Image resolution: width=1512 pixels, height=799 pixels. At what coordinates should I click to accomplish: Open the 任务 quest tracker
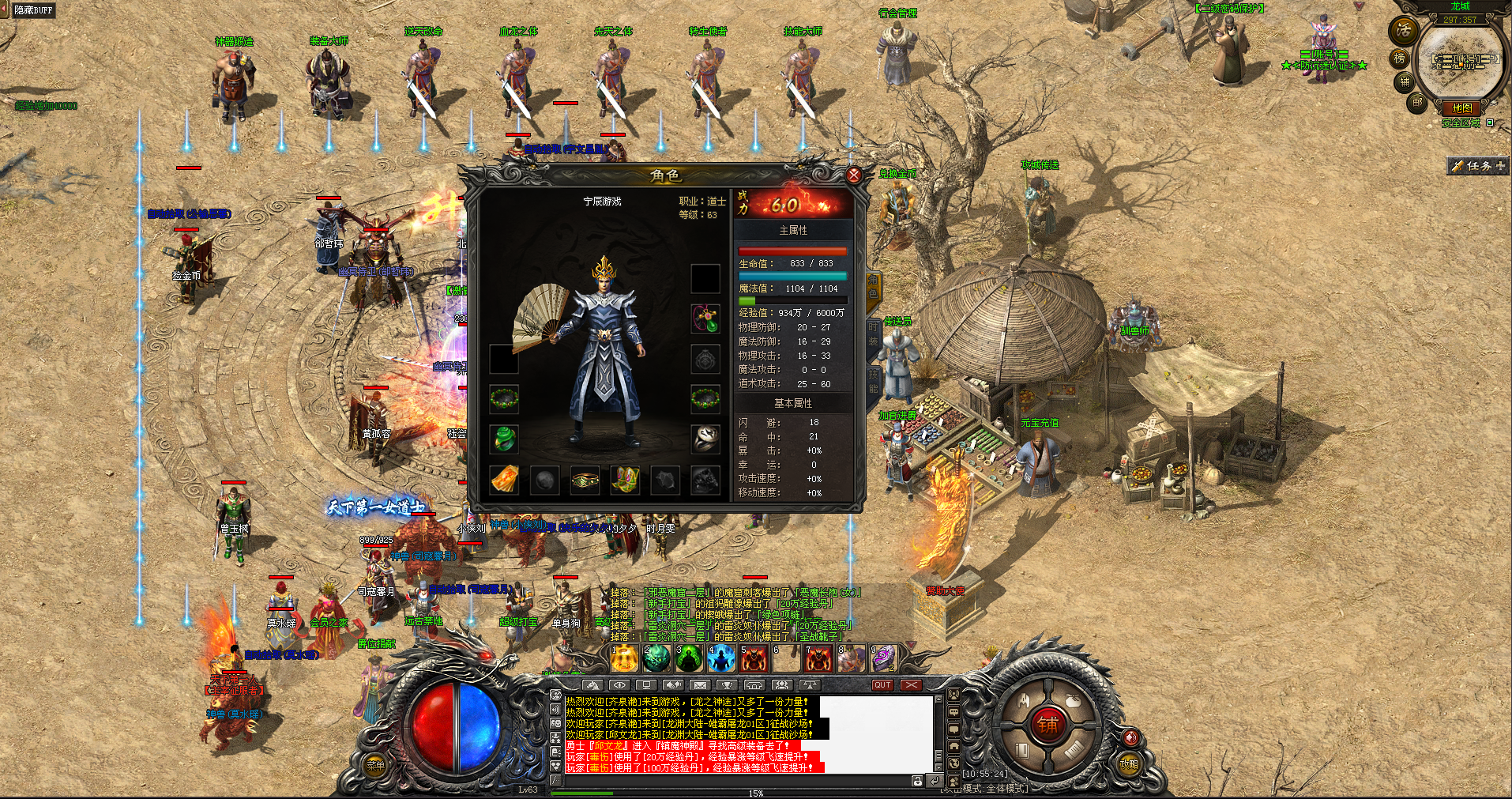click(1479, 166)
